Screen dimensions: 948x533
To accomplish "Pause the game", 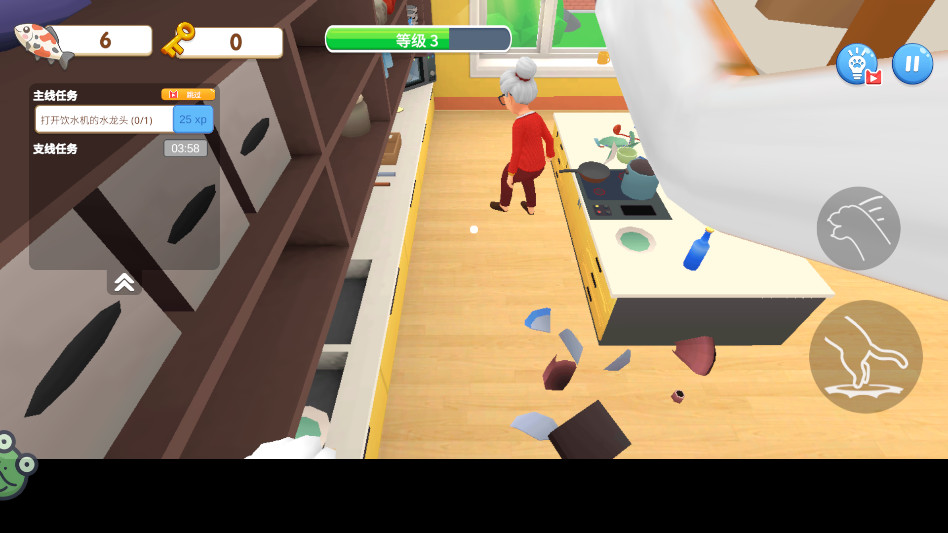I will (x=912, y=64).
